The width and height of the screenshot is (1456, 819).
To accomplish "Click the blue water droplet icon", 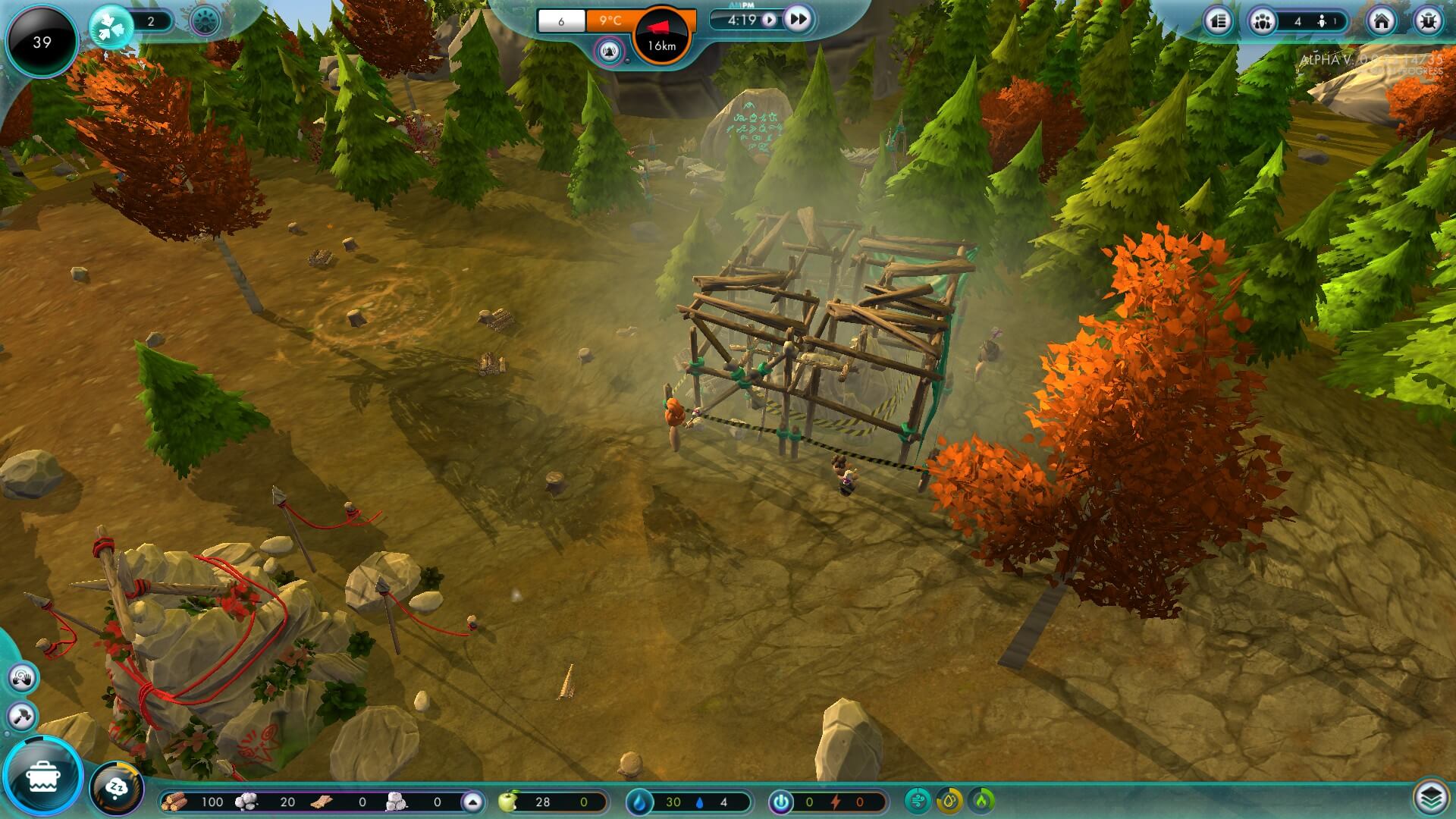I will coord(641,802).
